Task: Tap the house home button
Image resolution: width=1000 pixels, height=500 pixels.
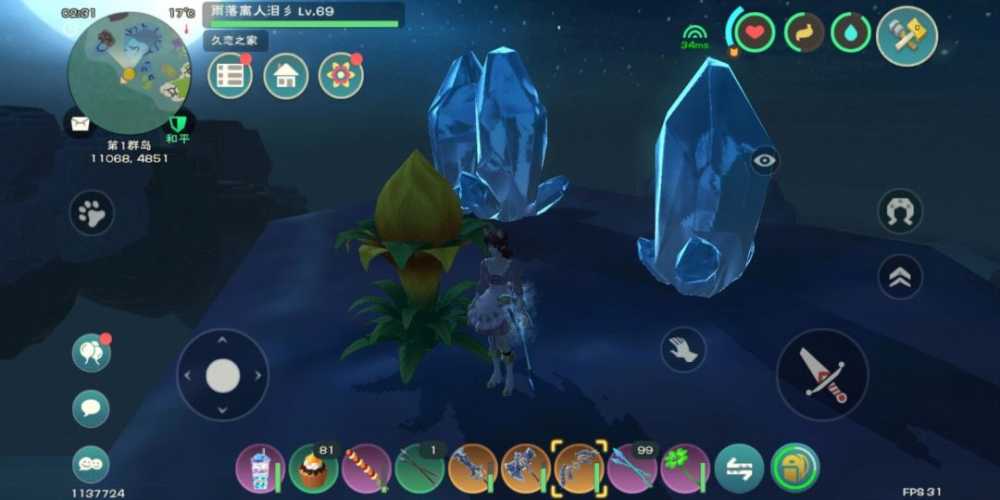Action: [286, 76]
